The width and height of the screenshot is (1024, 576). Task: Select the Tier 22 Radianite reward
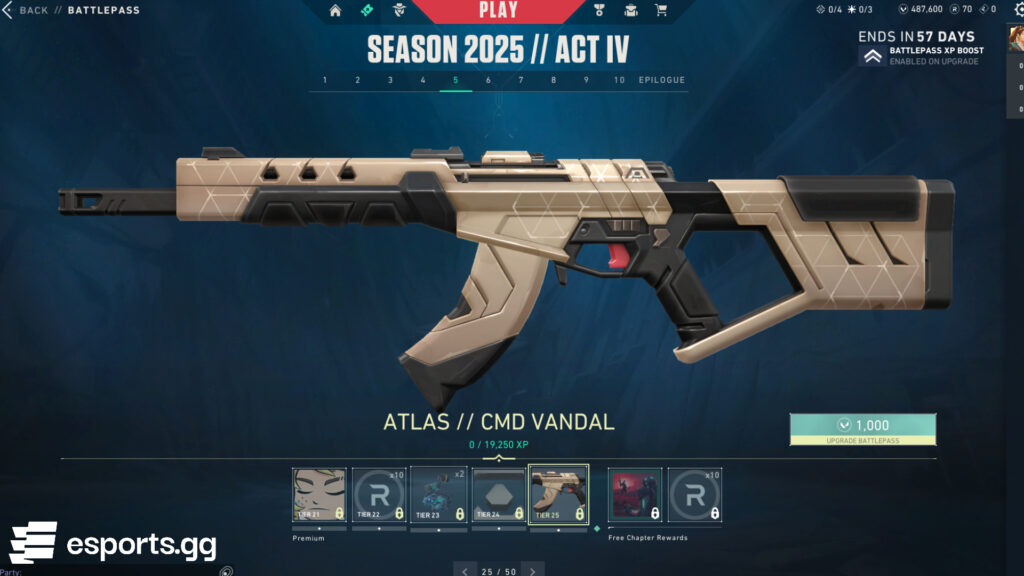[x=380, y=495]
